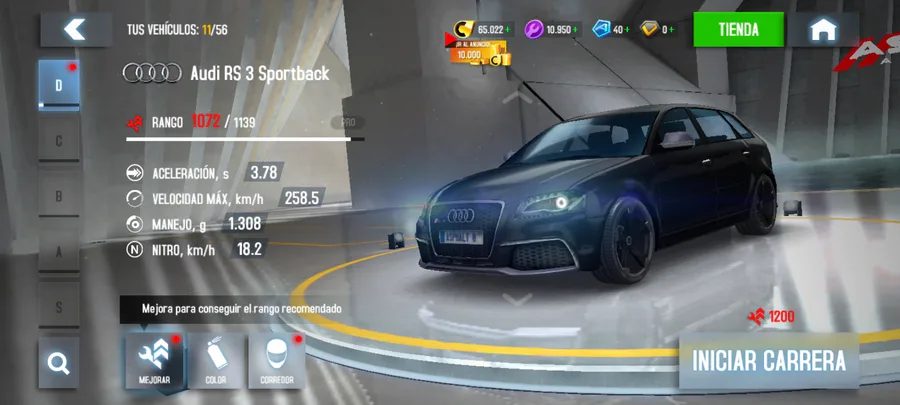The image size is (900, 405).
Task: Switch to the class S tab
Action: (58, 308)
